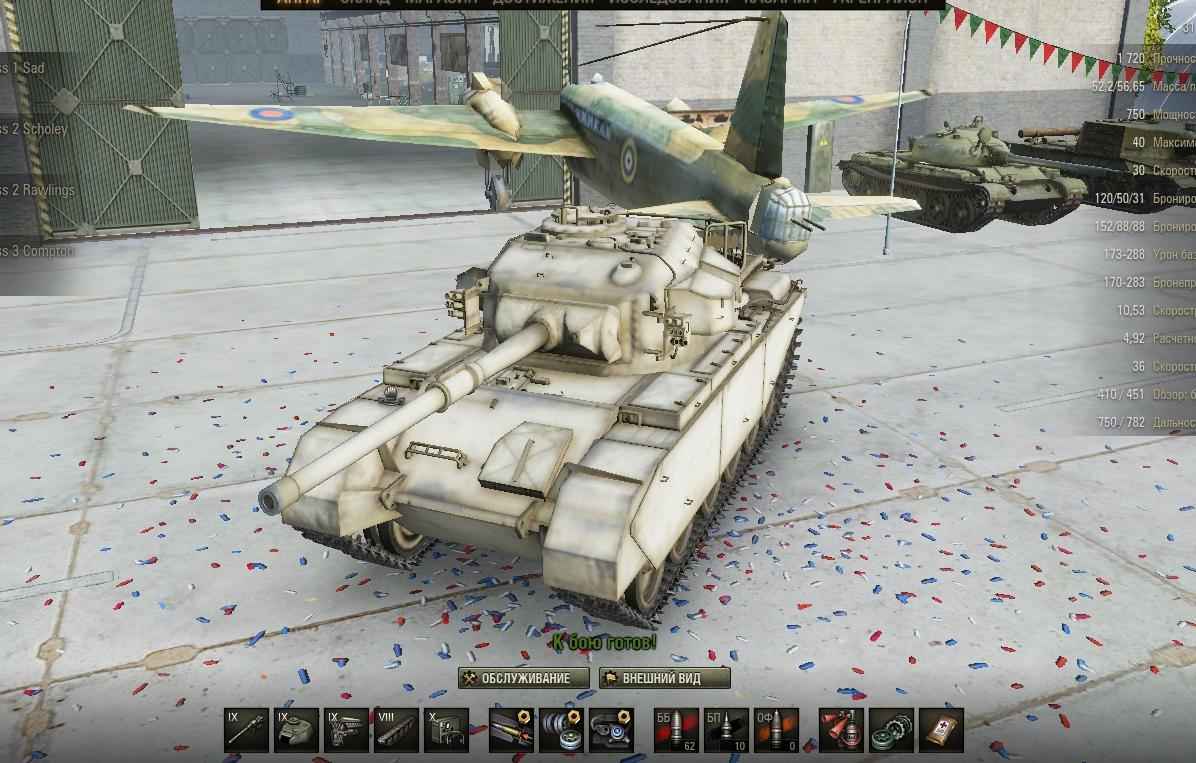Open crew member Rawlings
The height and width of the screenshot is (763, 1196).
coord(38,190)
